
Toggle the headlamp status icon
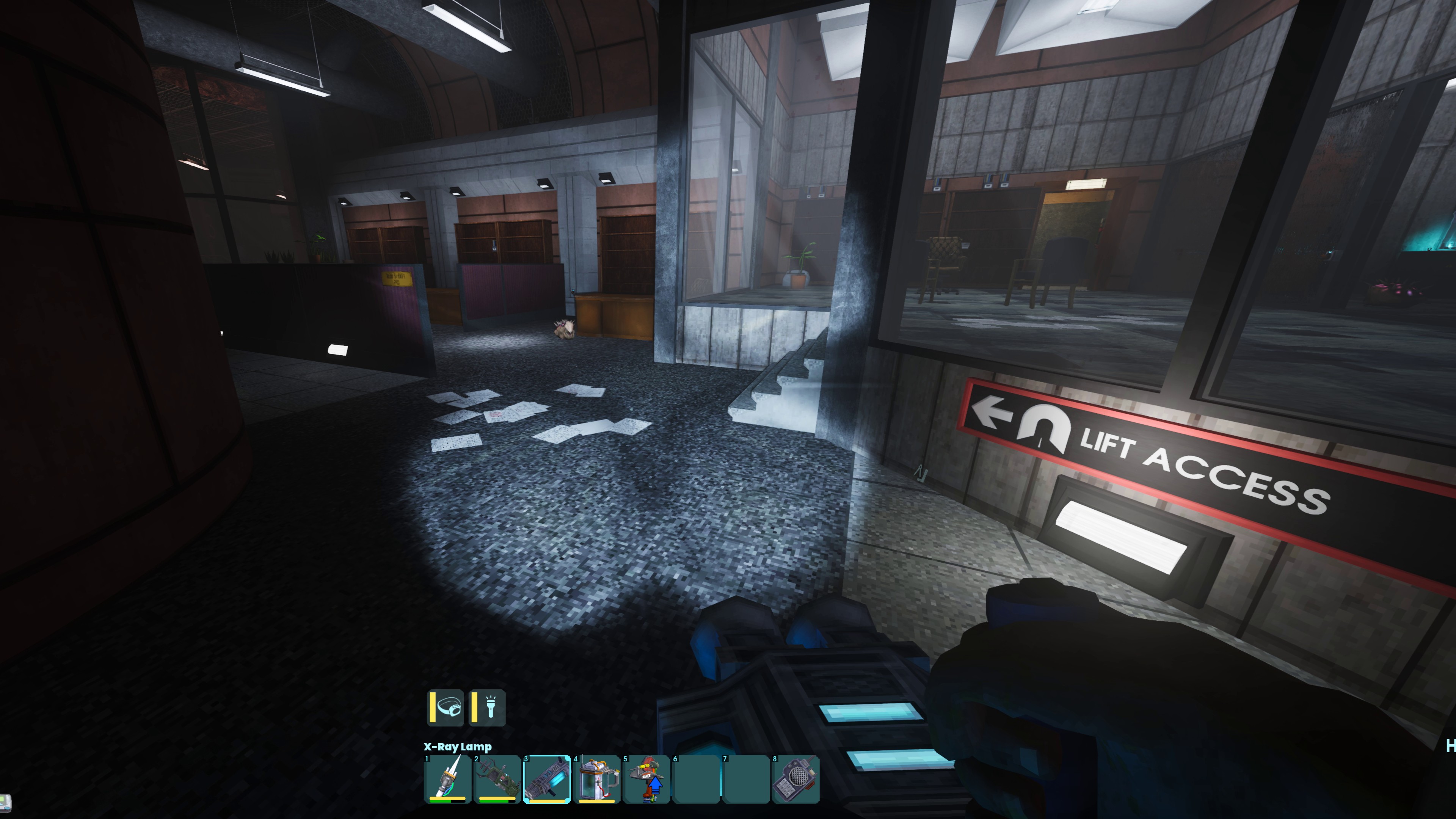pos(446,708)
